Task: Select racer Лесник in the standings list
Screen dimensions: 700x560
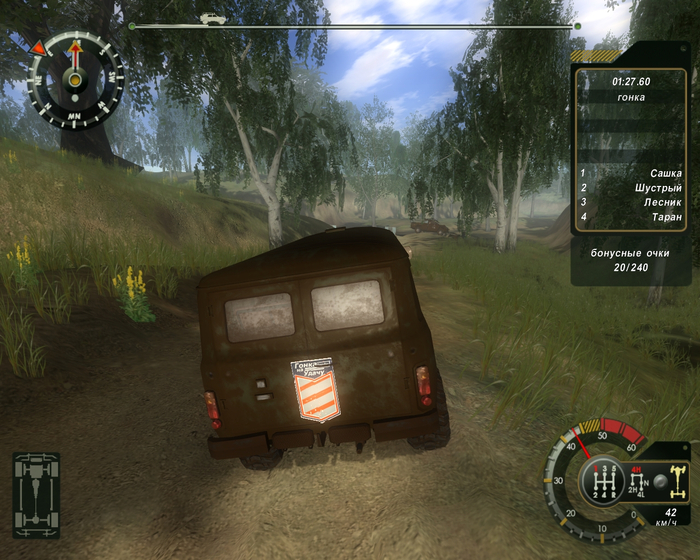Action: click(x=662, y=202)
